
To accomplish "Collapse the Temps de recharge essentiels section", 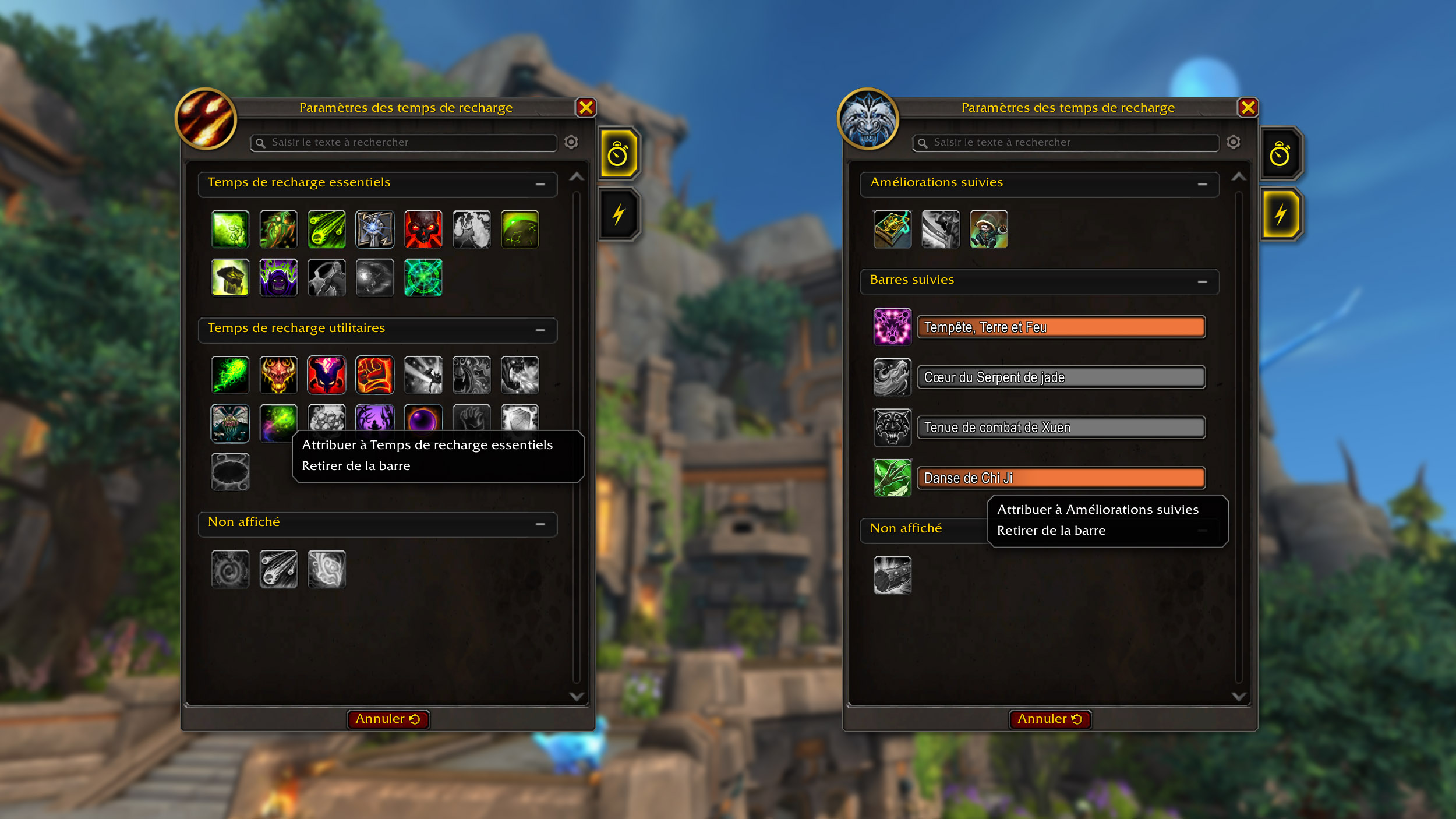I will pos(540,184).
